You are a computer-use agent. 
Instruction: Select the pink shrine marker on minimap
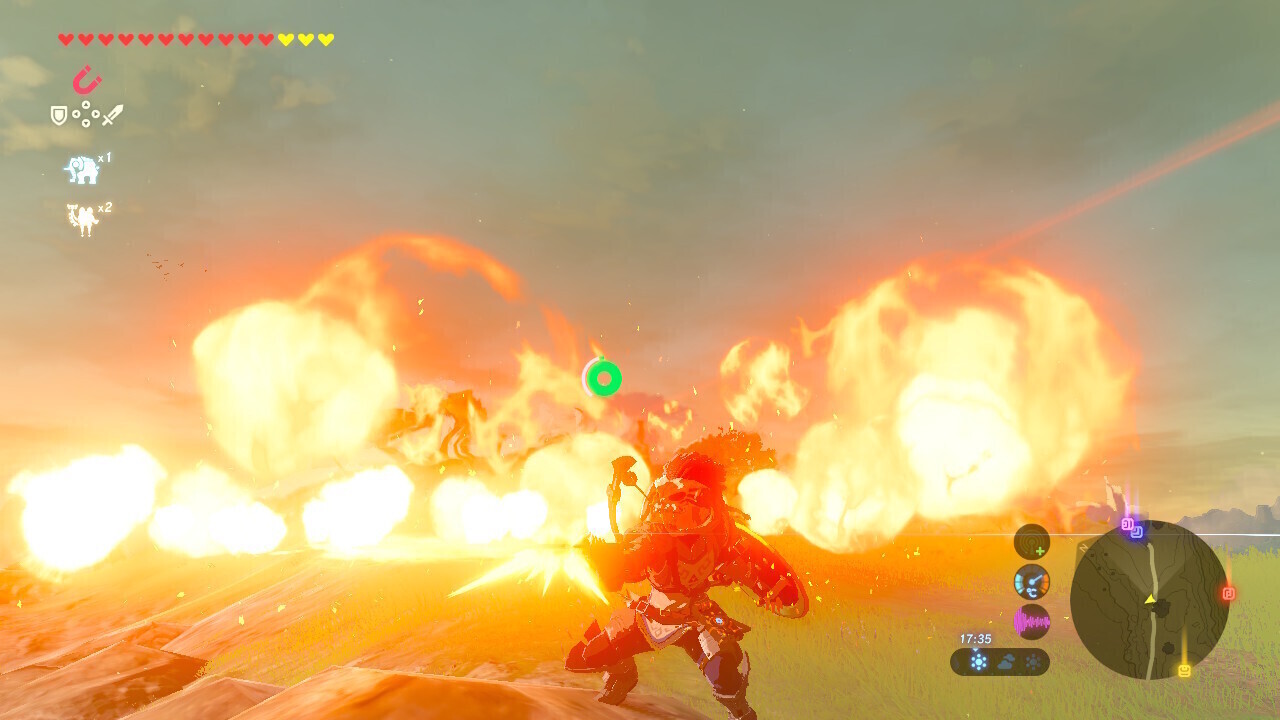1127,523
